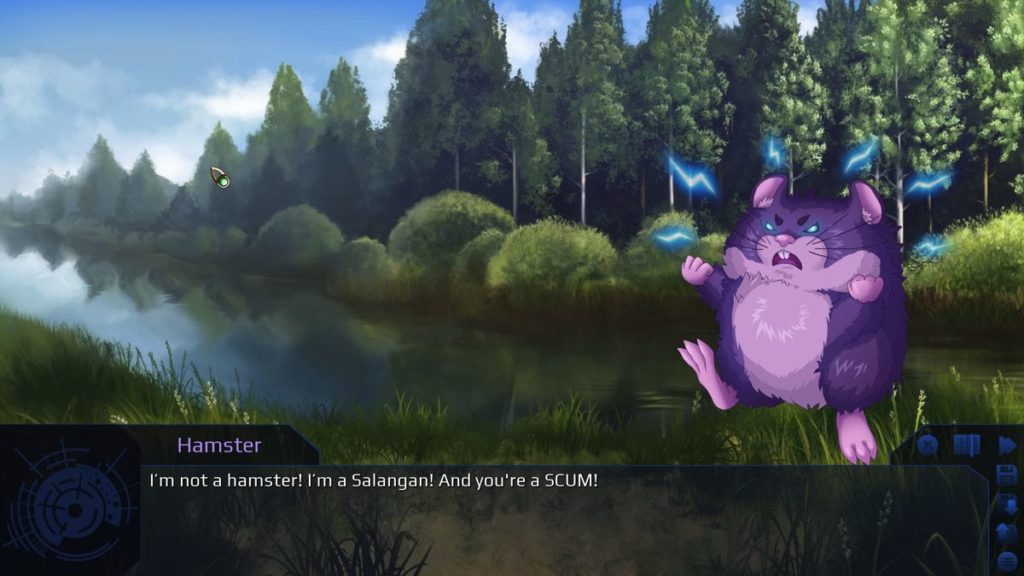Viewport: 1024px width, 576px height.
Task: Open the save screen via floppy disk icon
Action: coord(1006,475)
